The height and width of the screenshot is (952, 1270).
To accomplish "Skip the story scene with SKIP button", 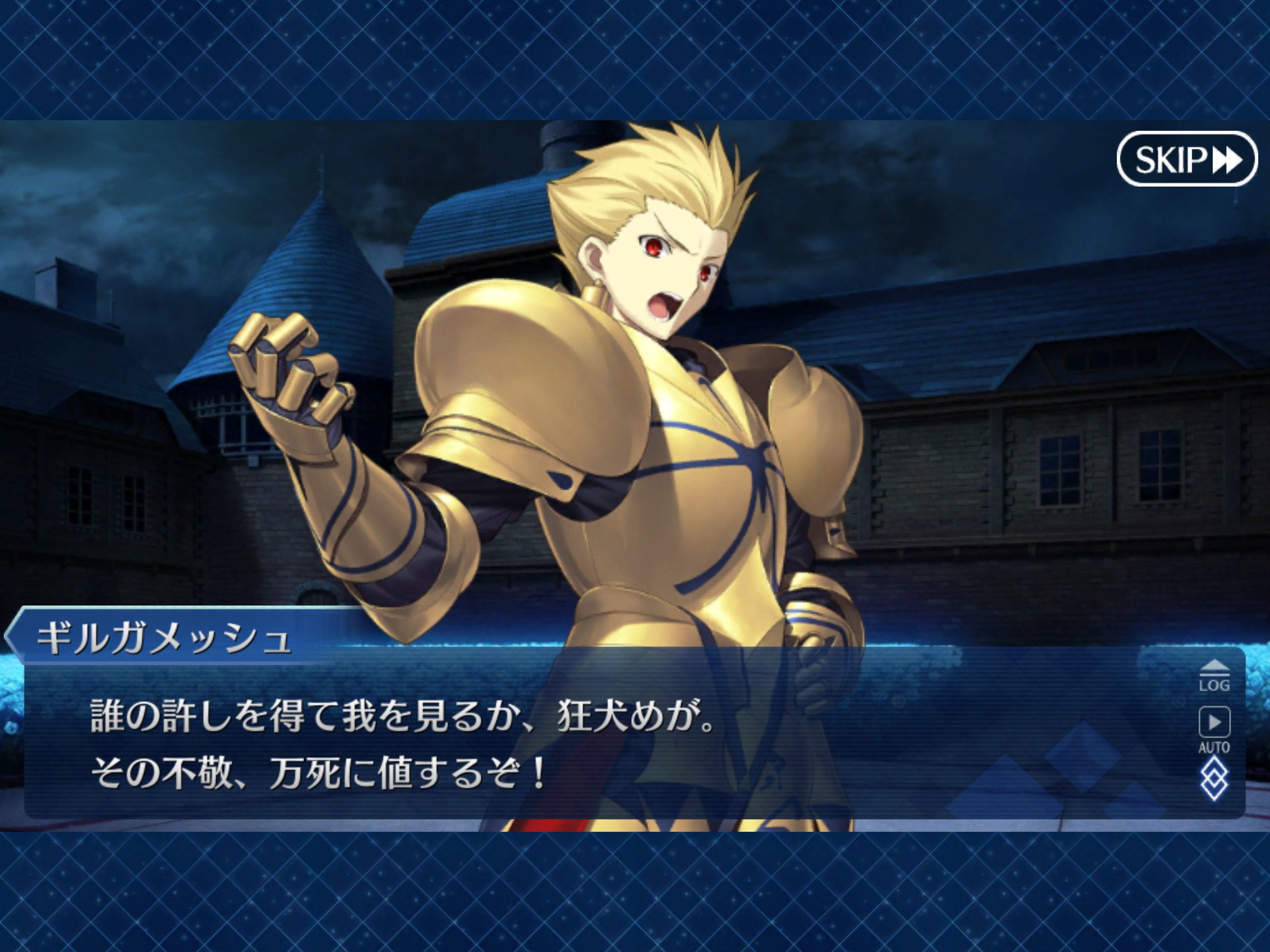I will (x=1186, y=159).
